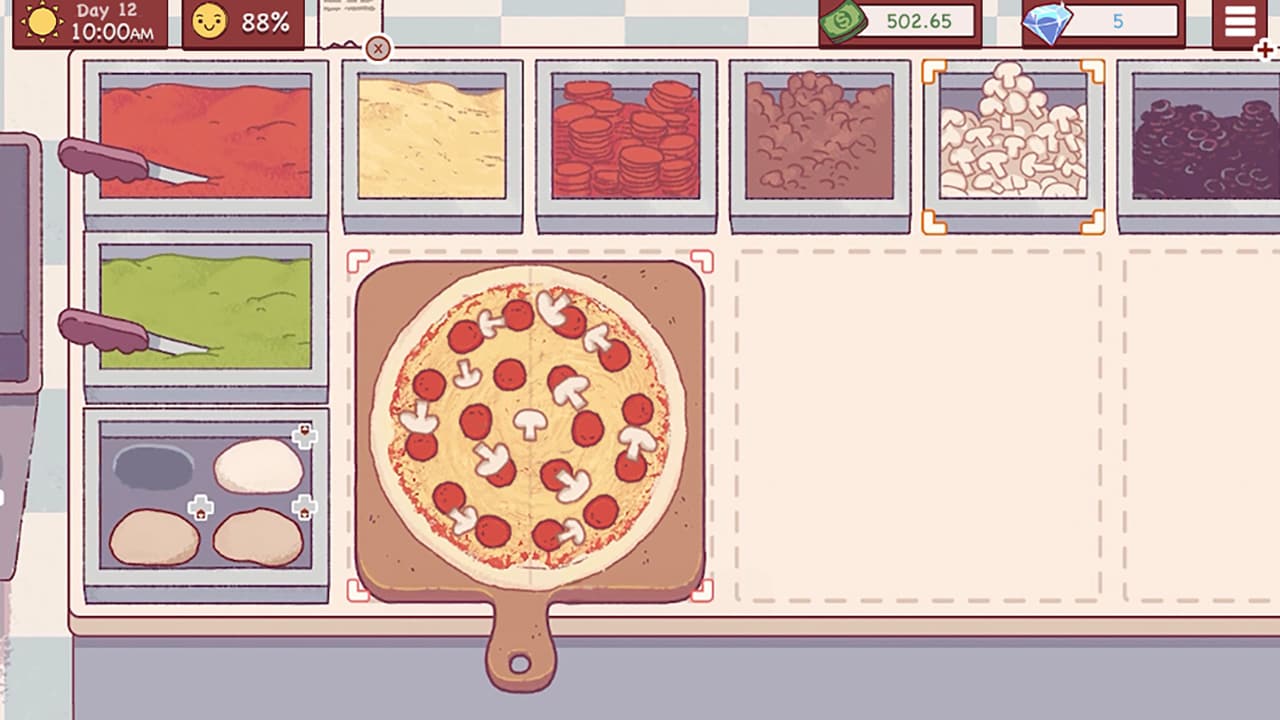Viewport: 1280px width, 720px height.
Task: Dismiss the order ticket with the X
Action: coord(378,49)
